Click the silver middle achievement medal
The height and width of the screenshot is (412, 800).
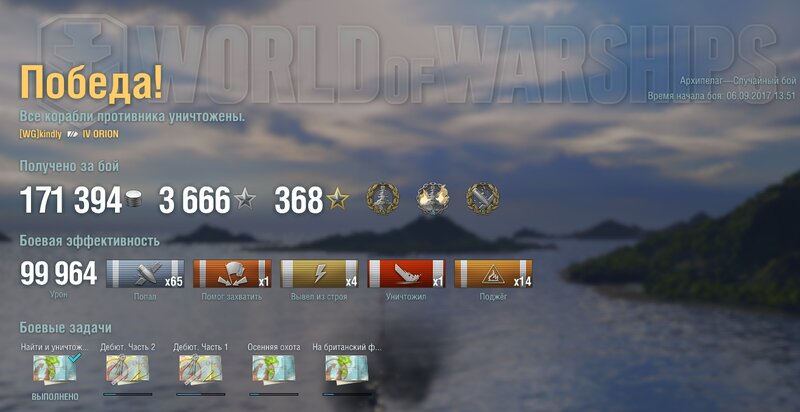click(x=433, y=199)
